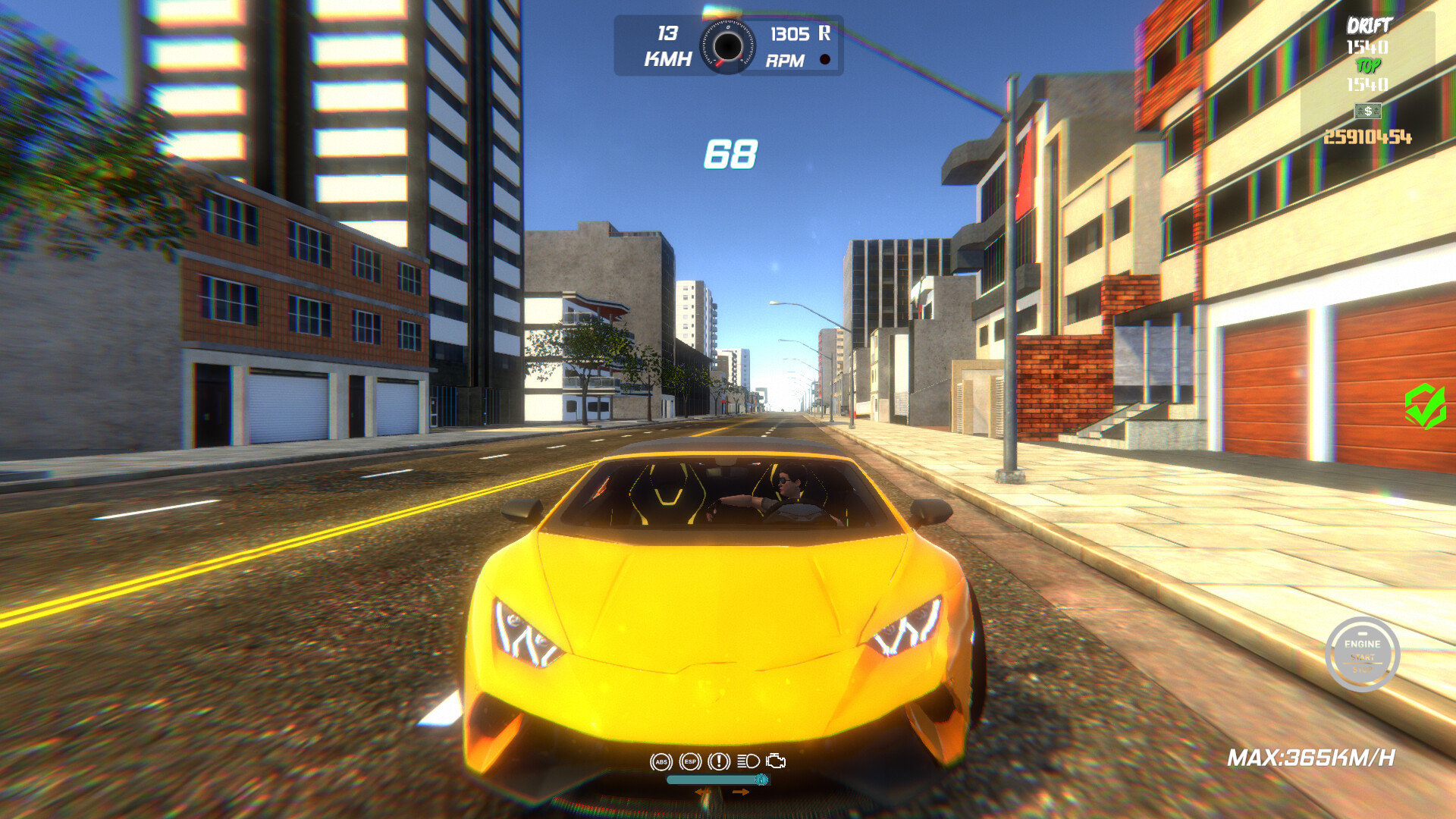
Task: Click the gear selector slider knob
Action: pyautogui.click(x=761, y=780)
